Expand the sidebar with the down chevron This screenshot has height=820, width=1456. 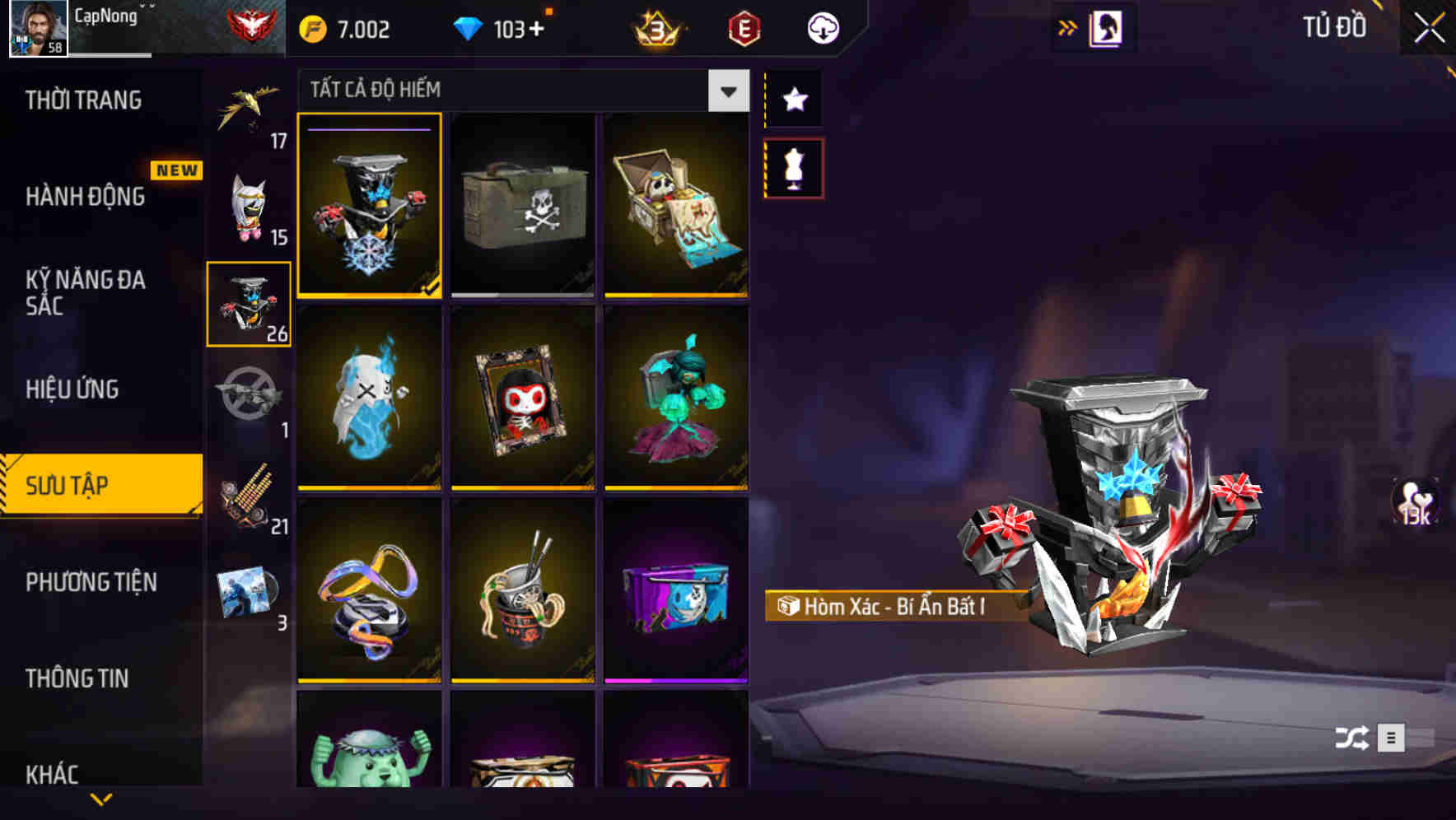pyautogui.click(x=101, y=800)
